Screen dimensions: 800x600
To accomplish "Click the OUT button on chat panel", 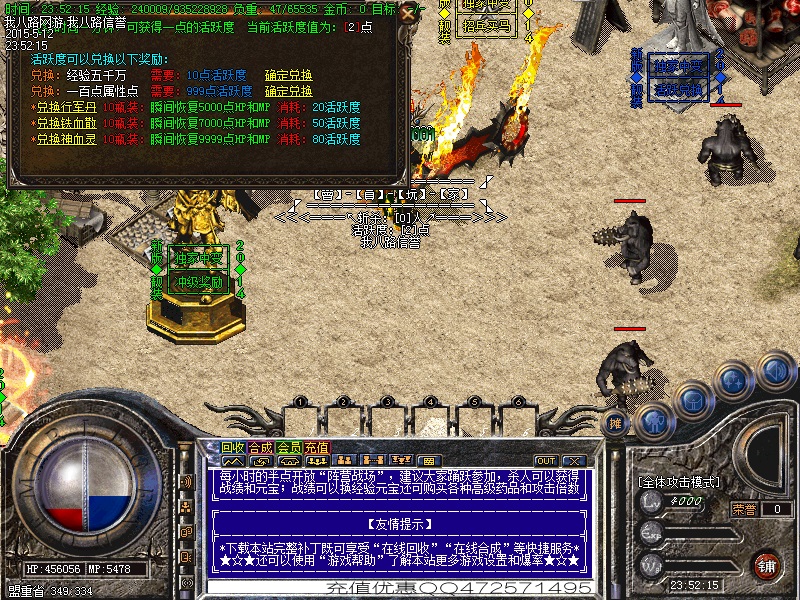I will point(545,460).
